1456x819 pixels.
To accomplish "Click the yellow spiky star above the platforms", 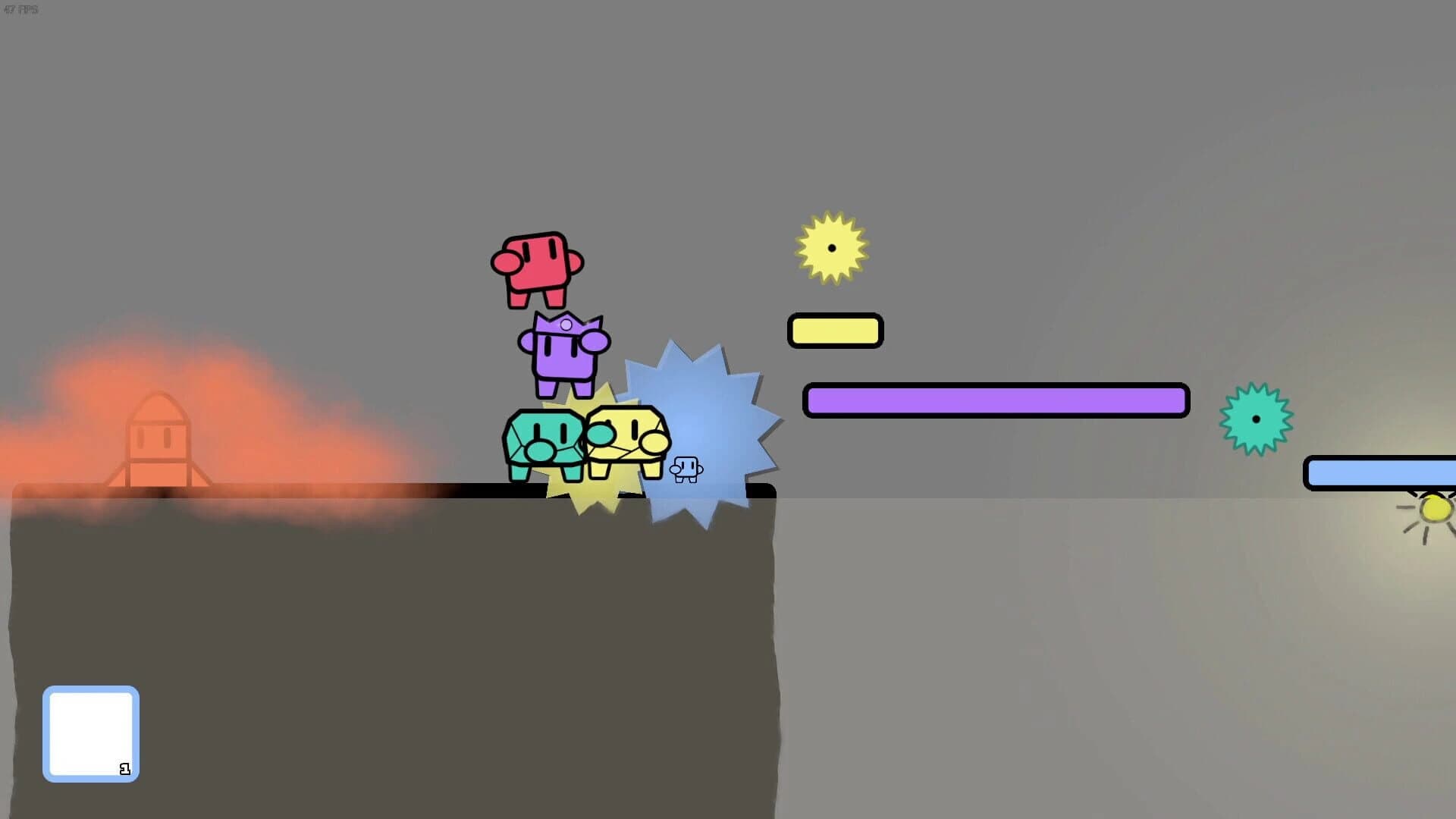I will pyautogui.click(x=832, y=248).
